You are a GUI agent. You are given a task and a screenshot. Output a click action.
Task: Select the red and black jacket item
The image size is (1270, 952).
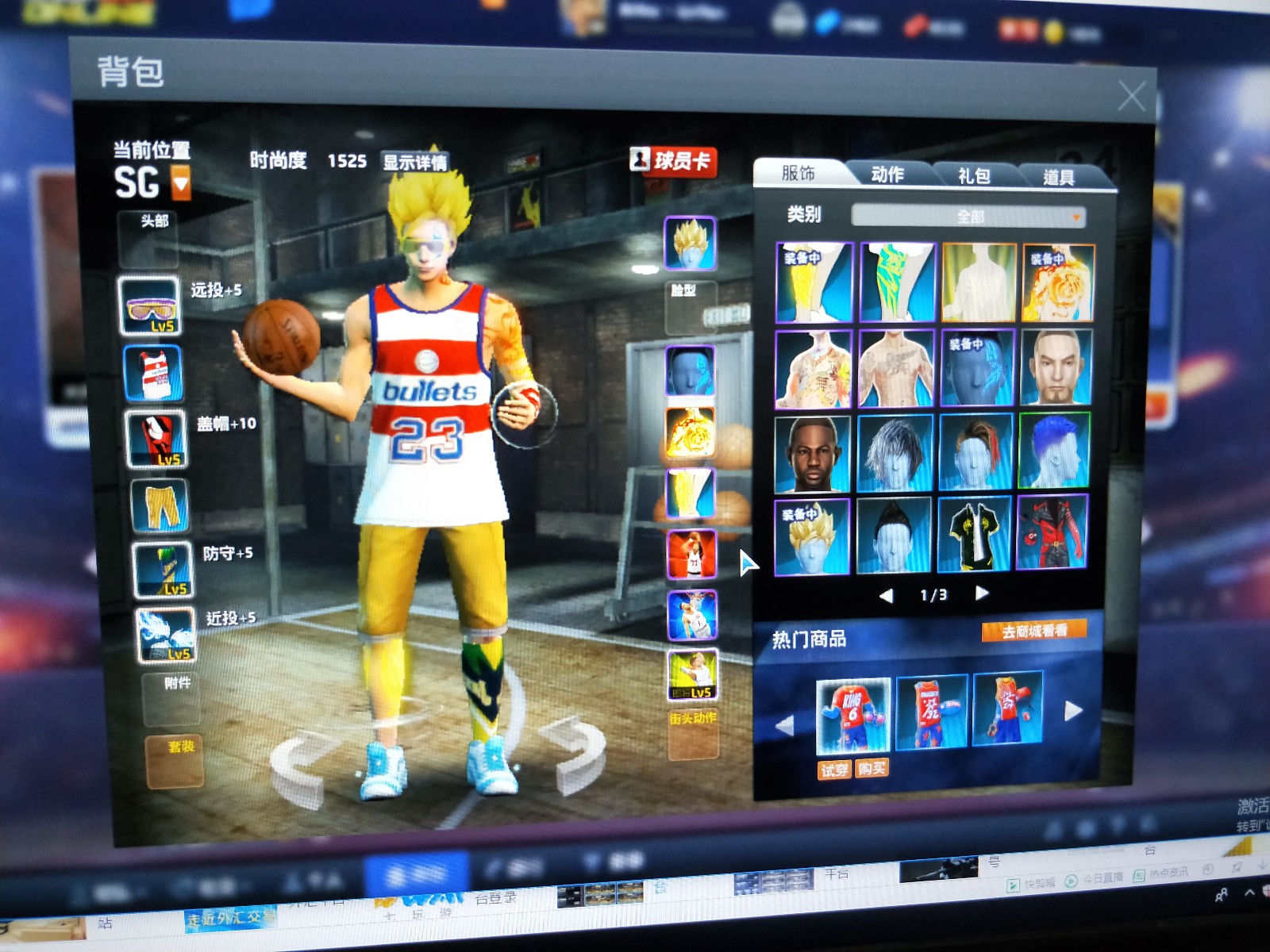pos(1052,532)
